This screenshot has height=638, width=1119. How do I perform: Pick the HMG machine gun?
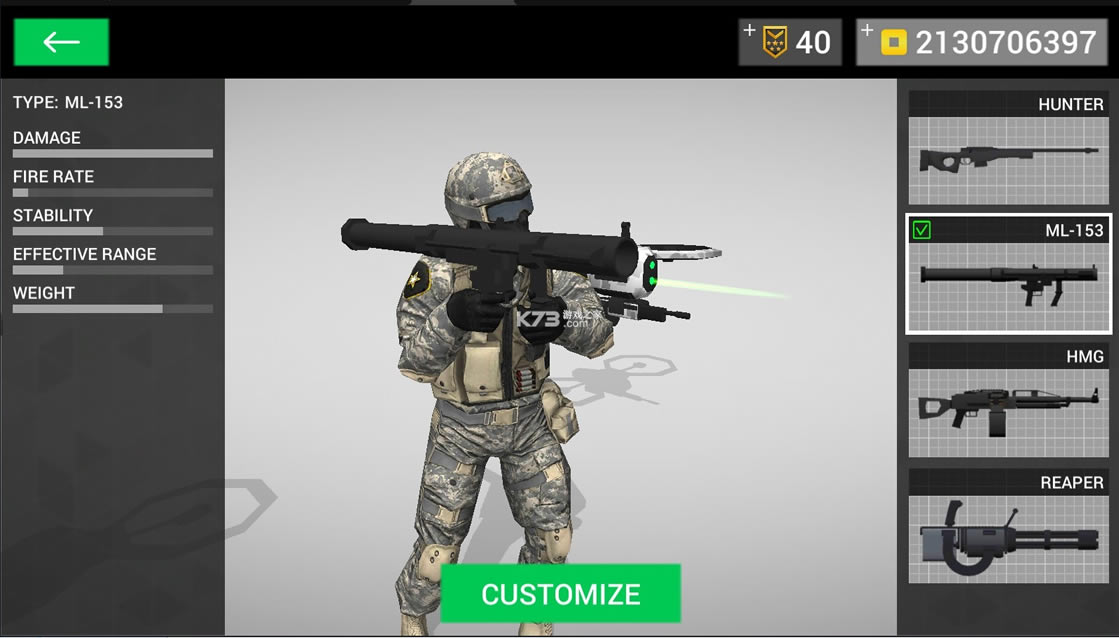point(1007,401)
